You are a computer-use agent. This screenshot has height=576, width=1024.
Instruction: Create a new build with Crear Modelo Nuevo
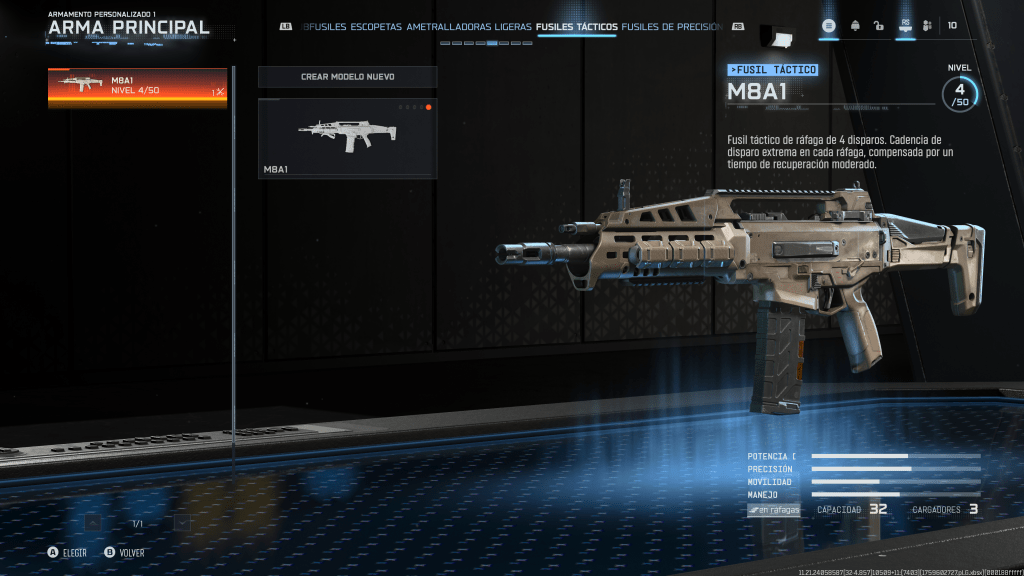(x=347, y=77)
